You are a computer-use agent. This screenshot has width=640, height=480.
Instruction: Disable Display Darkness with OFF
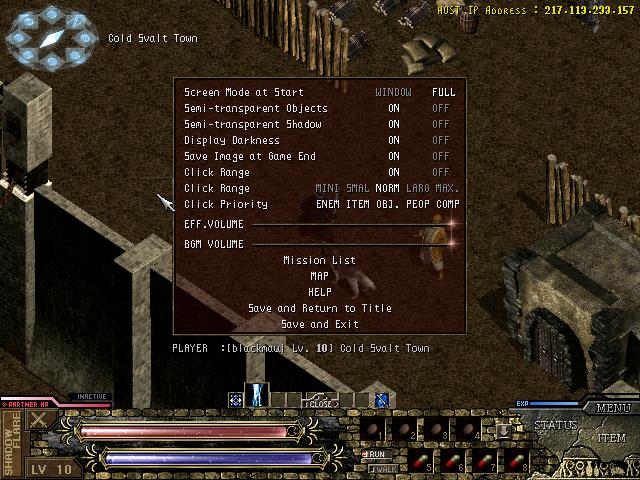441,140
